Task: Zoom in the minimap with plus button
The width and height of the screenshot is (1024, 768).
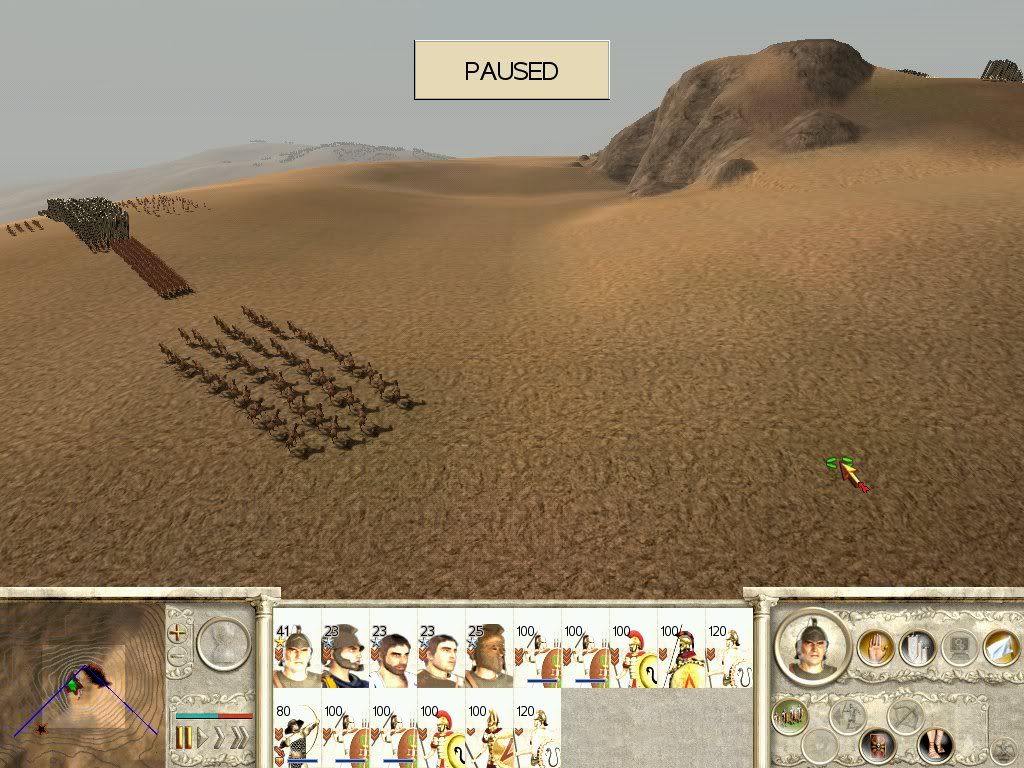Action: coord(178,632)
